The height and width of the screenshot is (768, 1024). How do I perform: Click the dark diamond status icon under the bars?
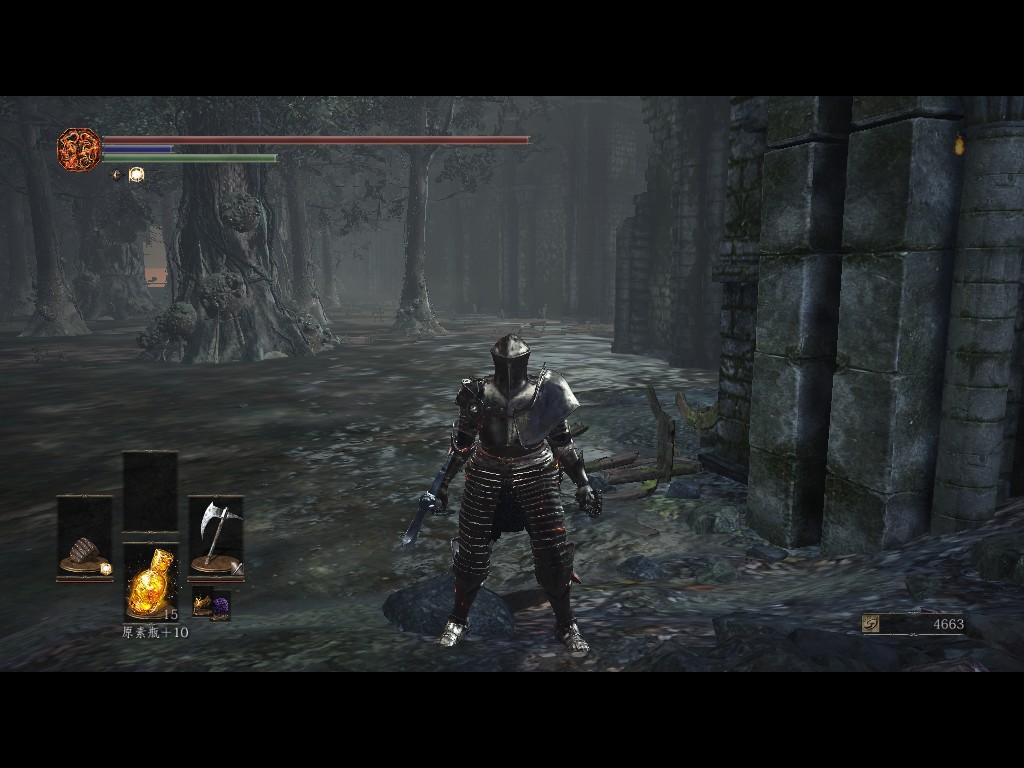(x=116, y=174)
